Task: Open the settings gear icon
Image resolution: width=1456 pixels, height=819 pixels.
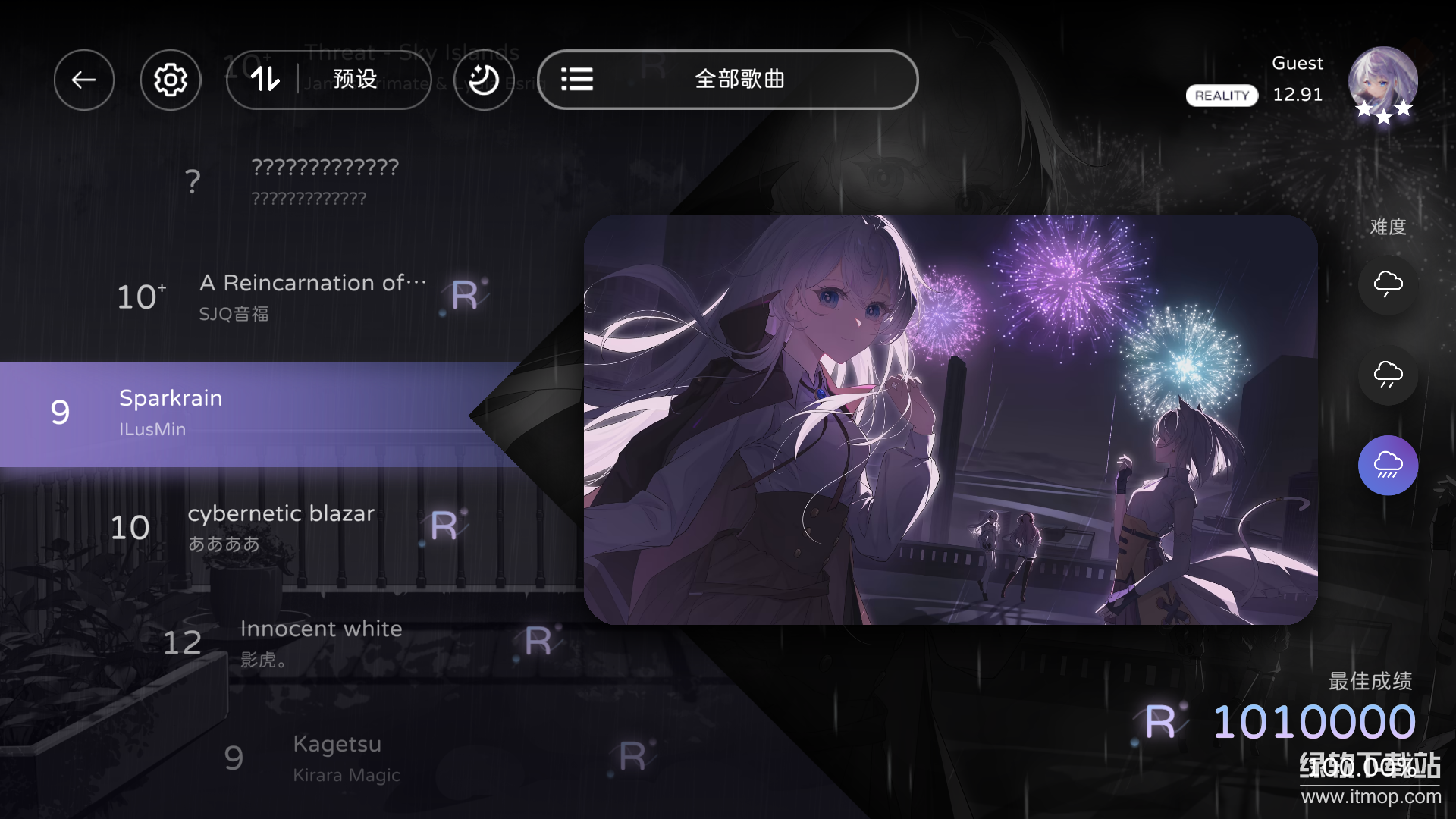Action: point(171,80)
